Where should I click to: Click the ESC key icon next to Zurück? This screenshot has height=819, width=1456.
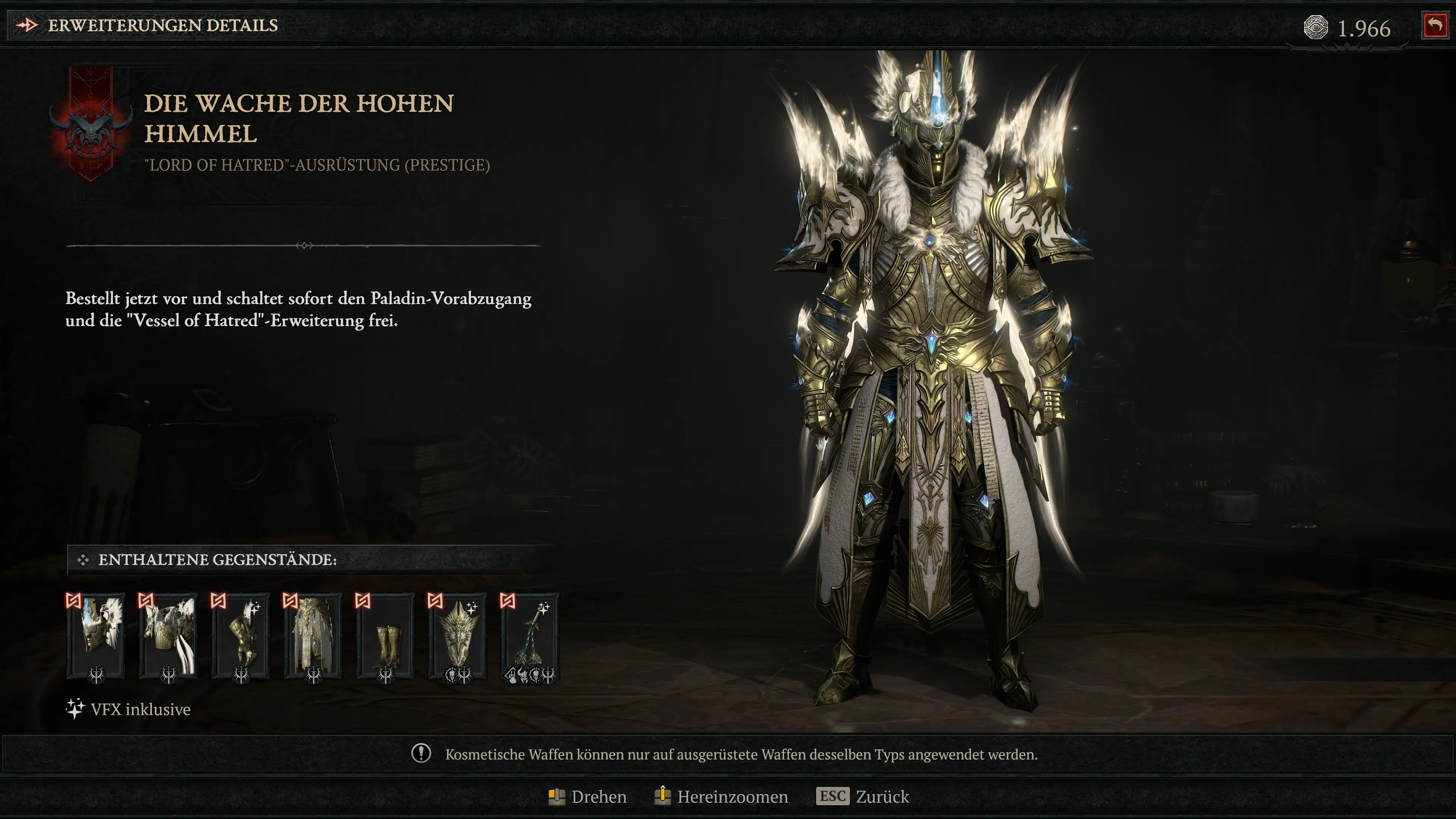(833, 796)
